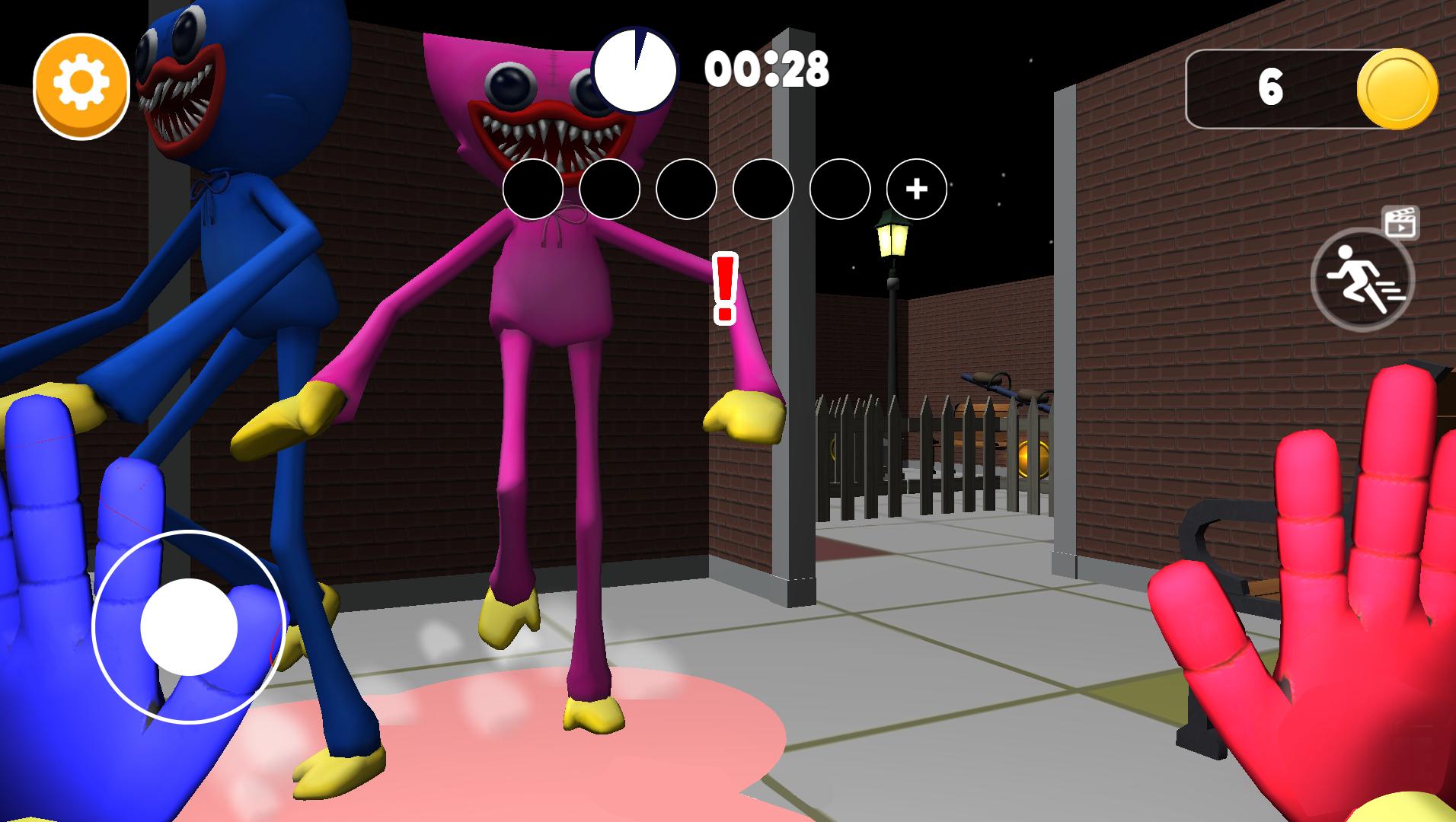Viewport: 1456px width, 822px height.
Task: Tap the plus slot to add capacity
Action: [x=916, y=189]
